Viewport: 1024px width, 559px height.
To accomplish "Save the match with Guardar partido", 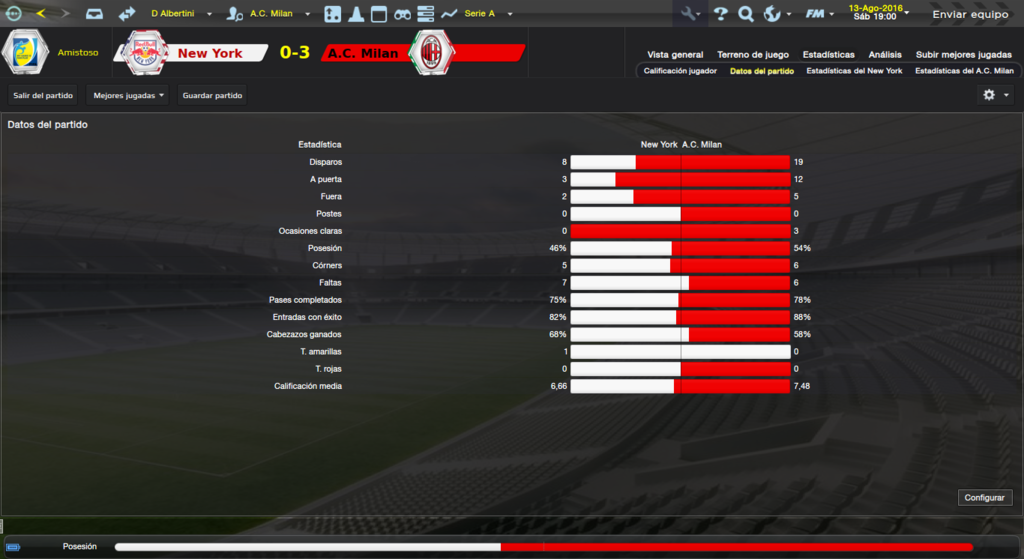I will coord(212,95).
